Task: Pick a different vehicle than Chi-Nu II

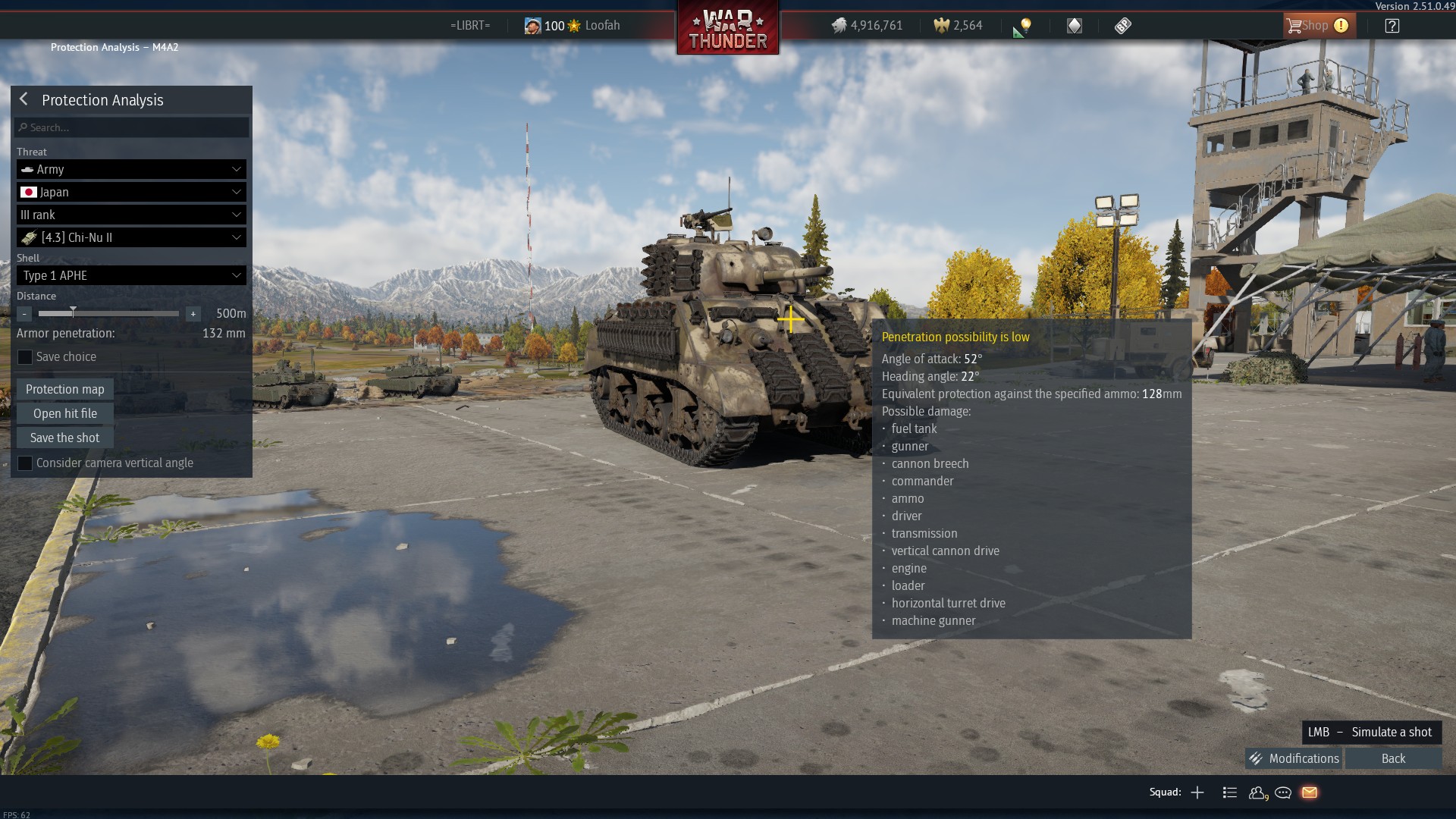Action: (131, 237)
